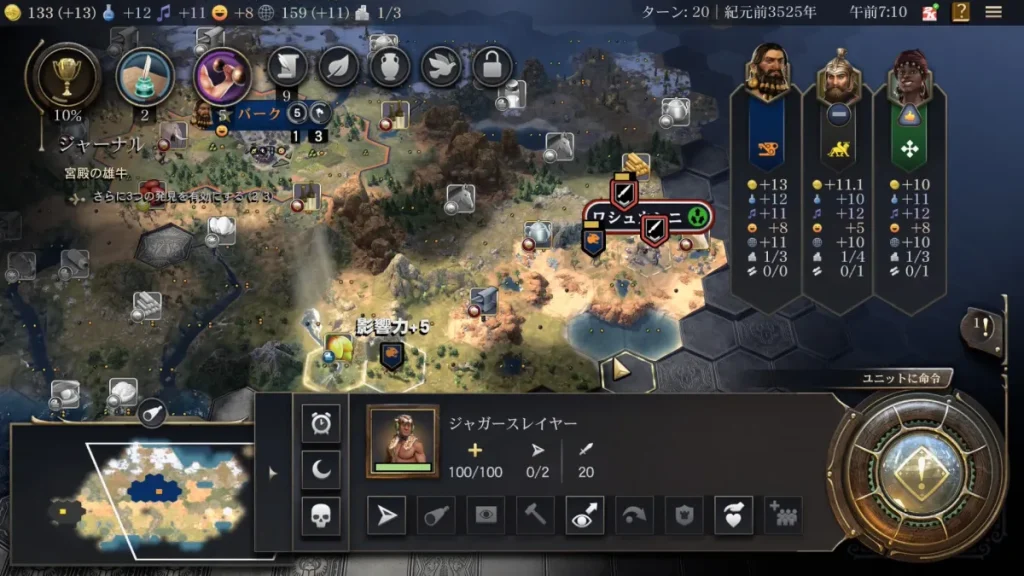Select the leader portrait with red headwrap
This screenshot has width=1024, height=576.
click(x=909, y=72)
